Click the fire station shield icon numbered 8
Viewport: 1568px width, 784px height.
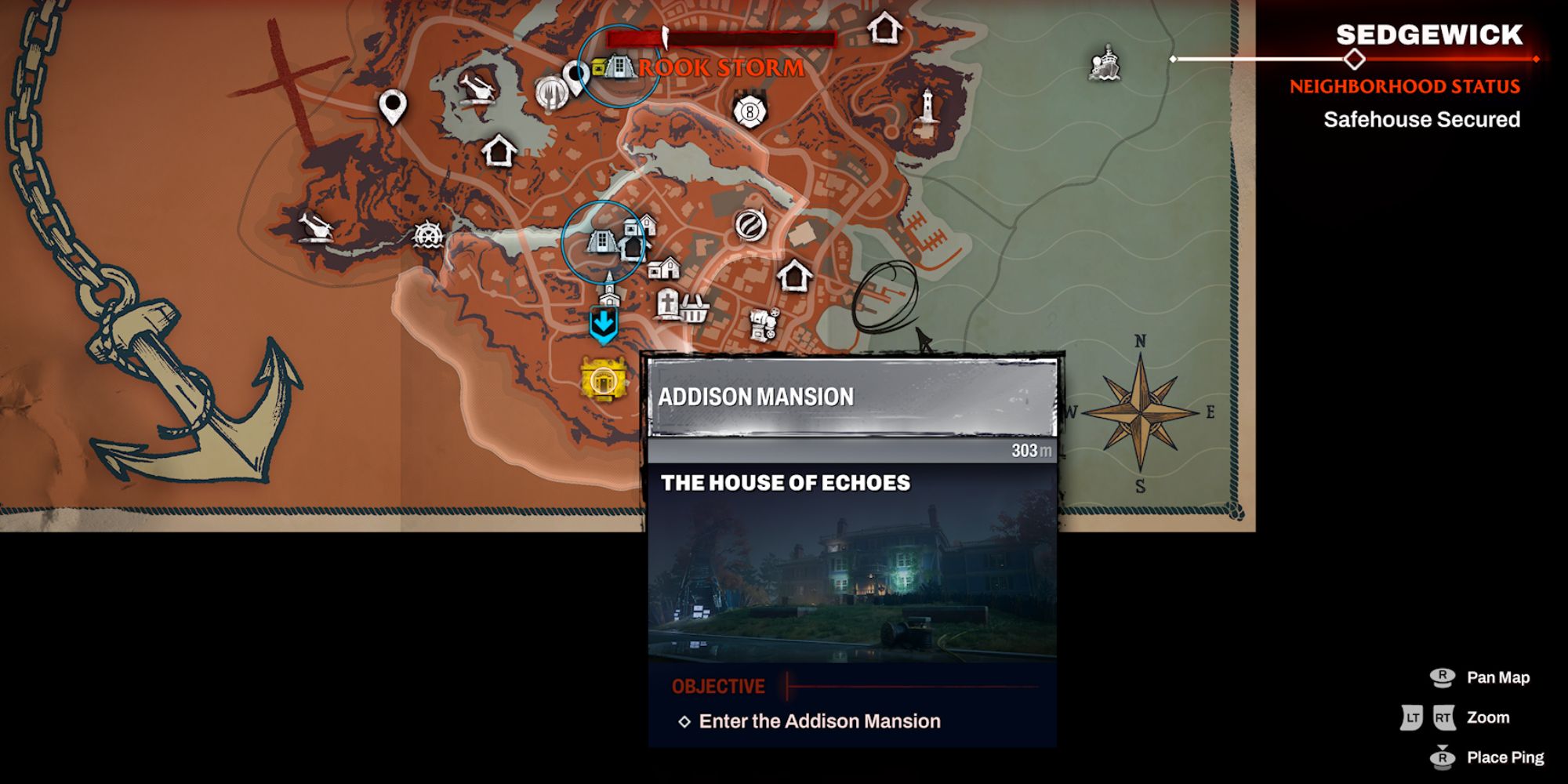pos(749,112)
